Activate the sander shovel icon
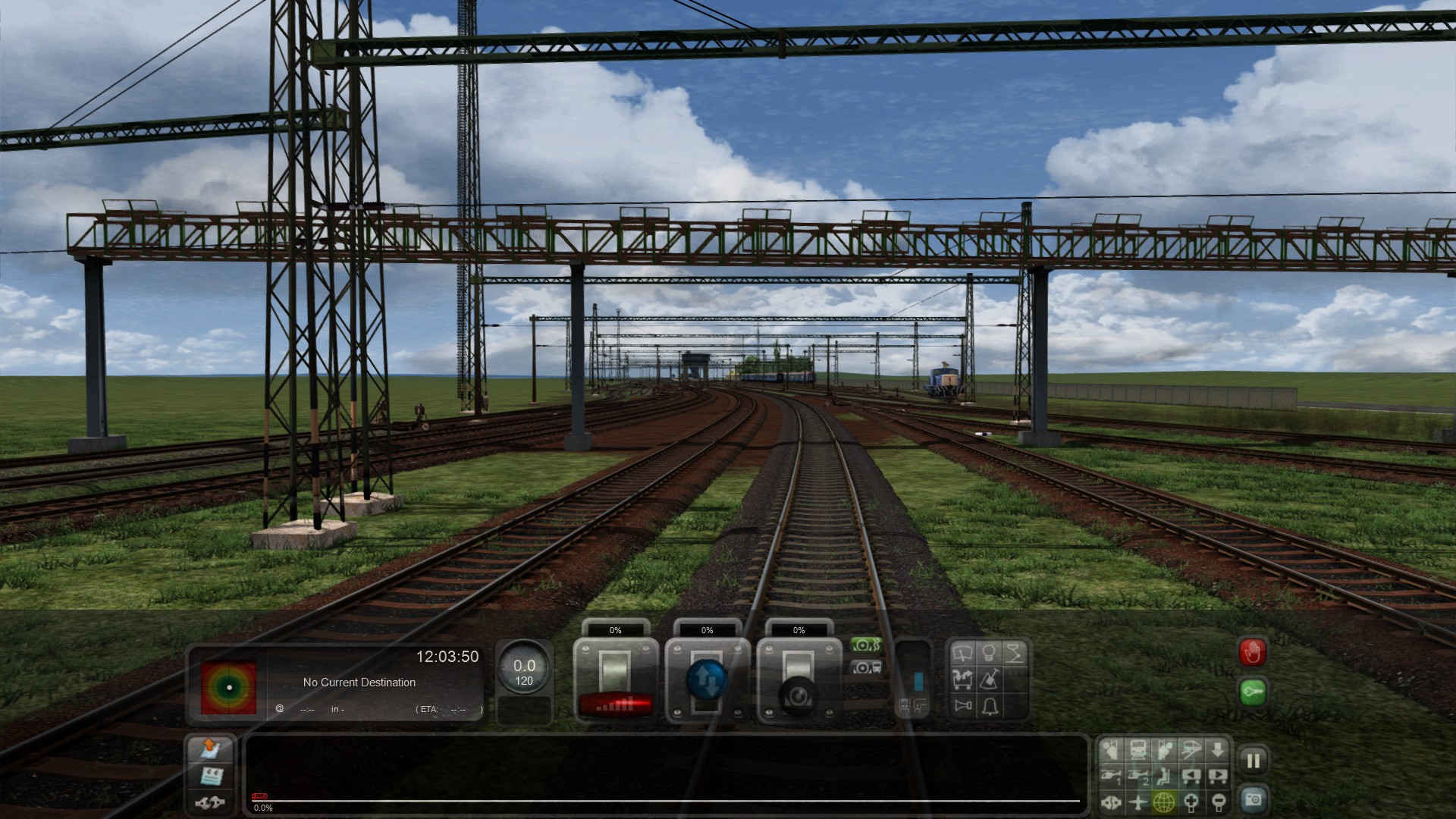This screenshot has height=819, width=1456. (x=989, y=679)
